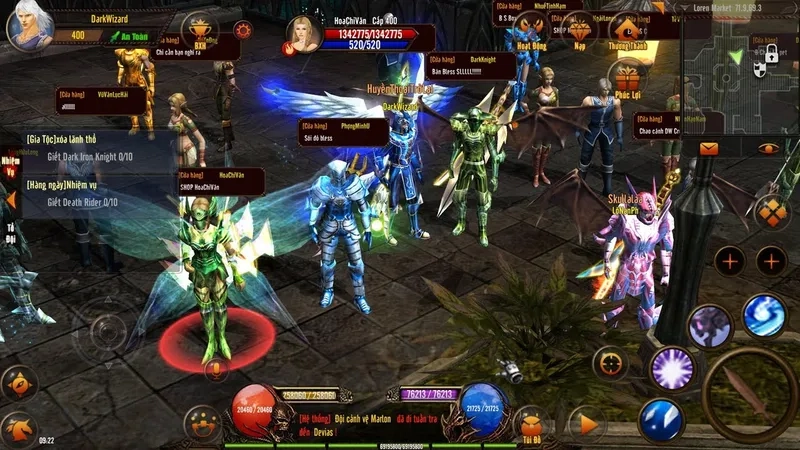800x450 pixels.
Task: Toggle the eye visibility icon
Action: pyautogui.click(x=768, y=148)
